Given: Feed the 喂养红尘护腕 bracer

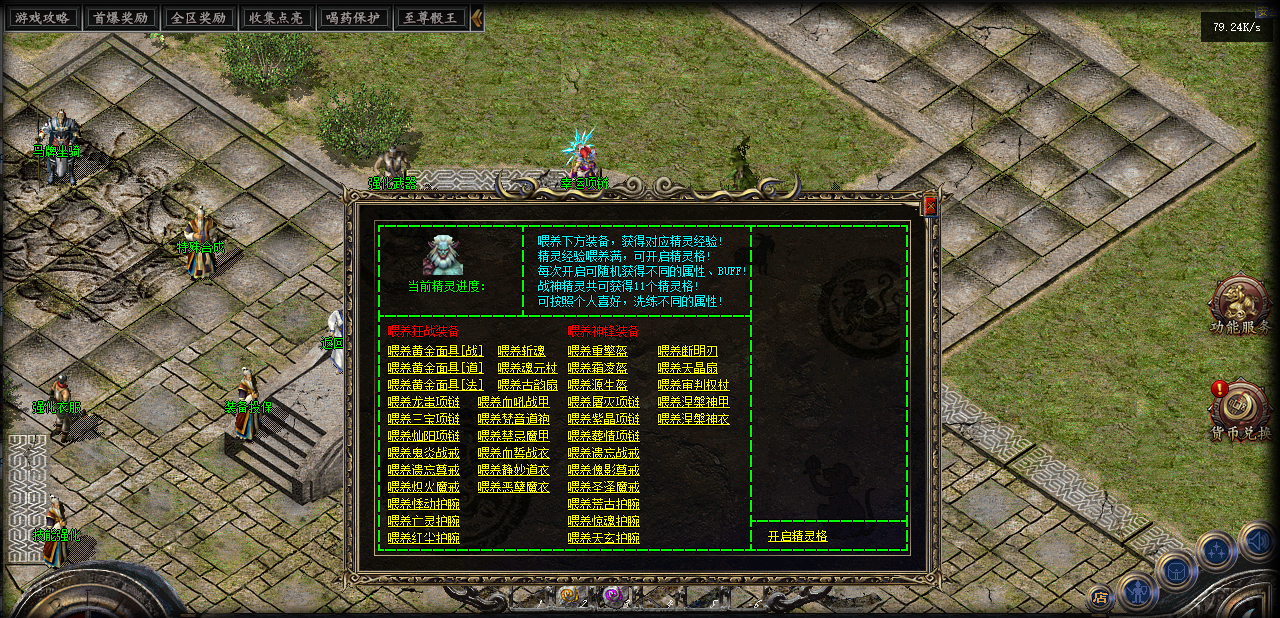Looking at the screenshot, I should coord(423,538).
